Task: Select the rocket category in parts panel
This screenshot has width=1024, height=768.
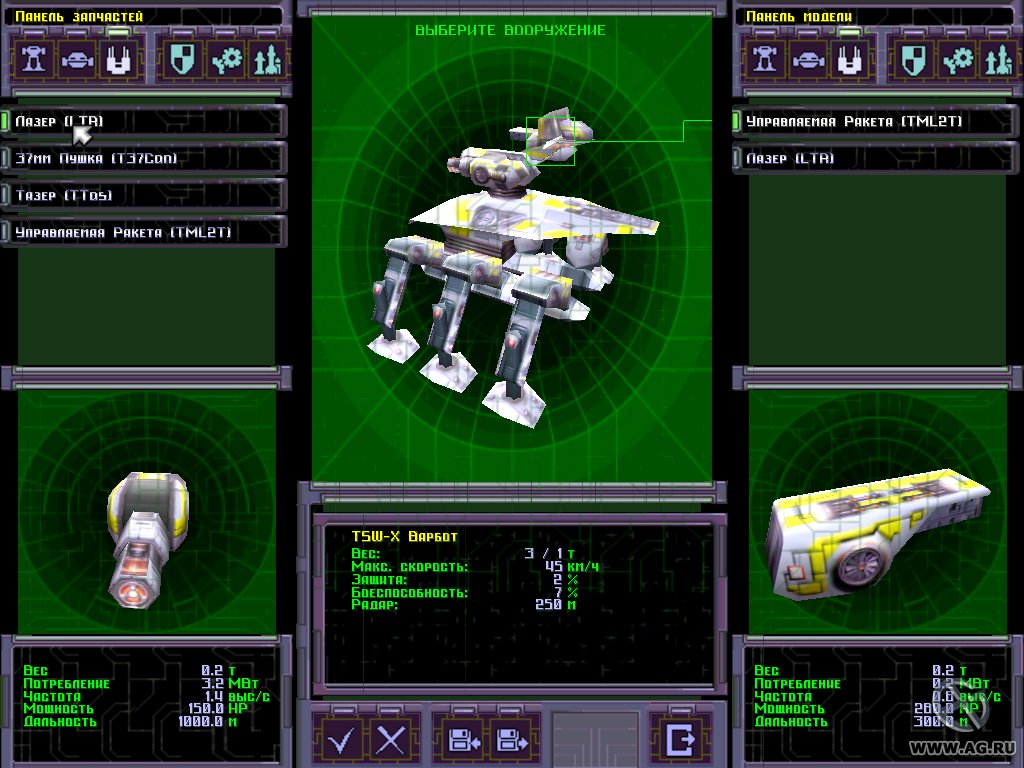Action: (267, 59)
